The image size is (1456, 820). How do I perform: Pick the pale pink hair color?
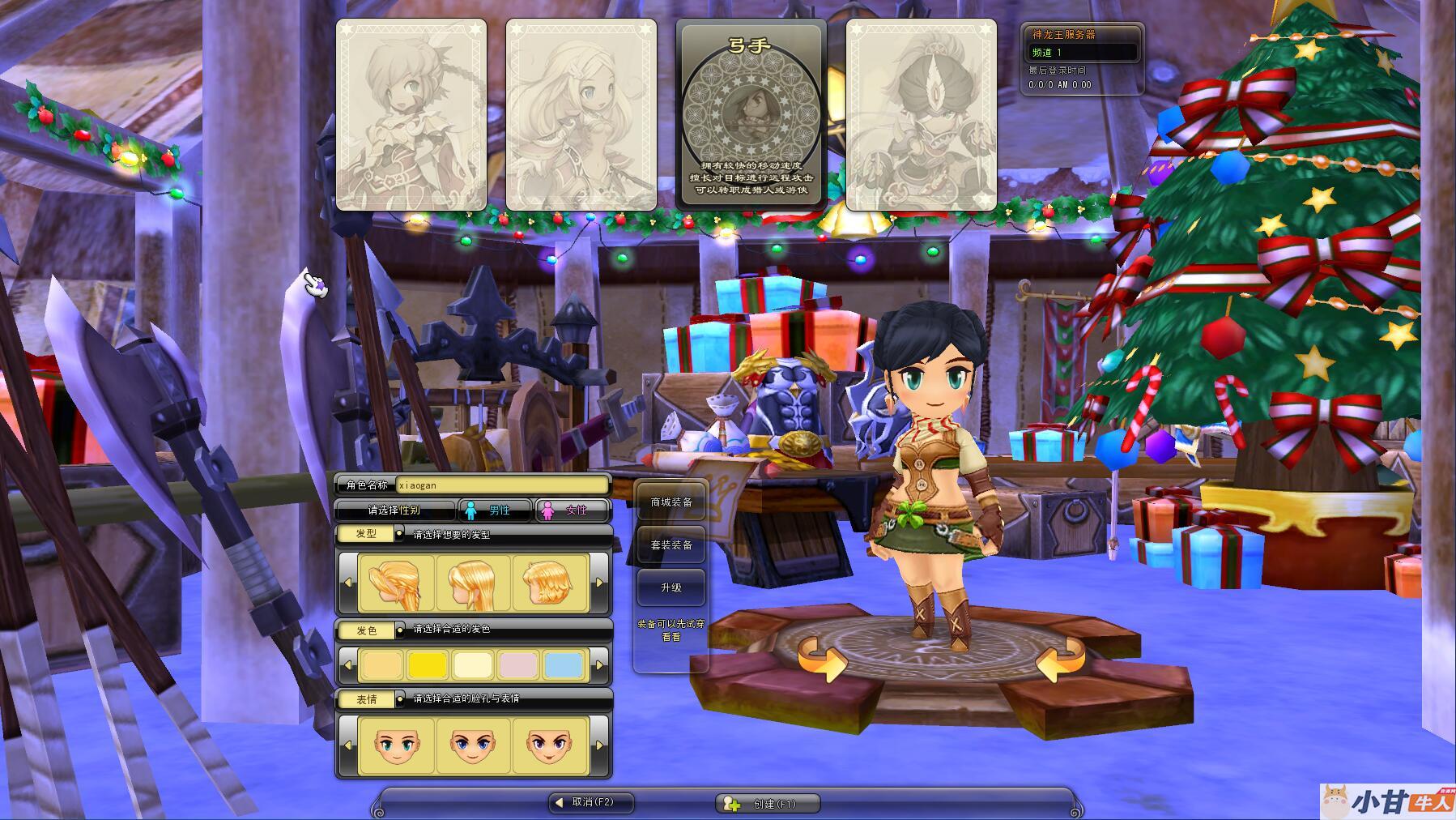click(518, 665)
